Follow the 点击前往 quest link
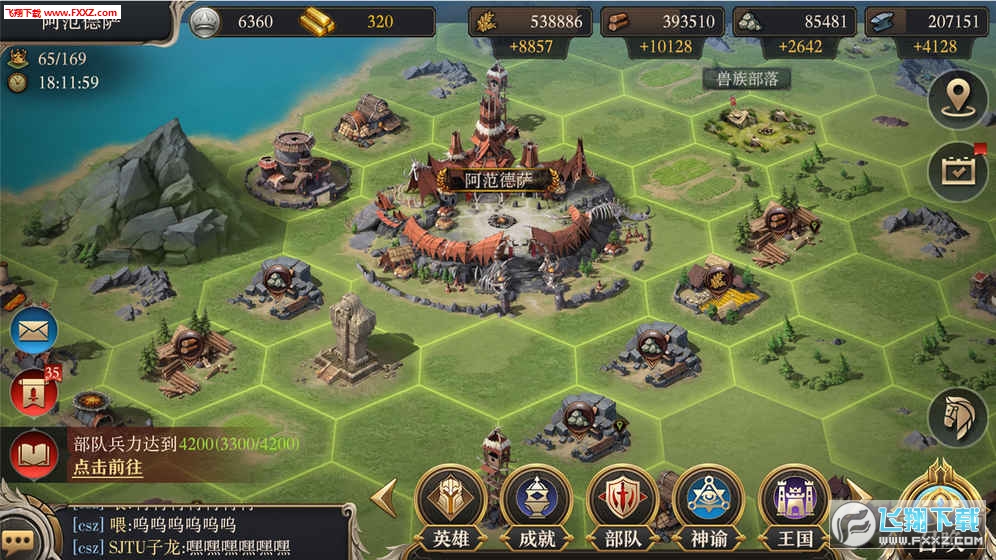The height and width of the screenshot is (560, 996). click(107, 467)
